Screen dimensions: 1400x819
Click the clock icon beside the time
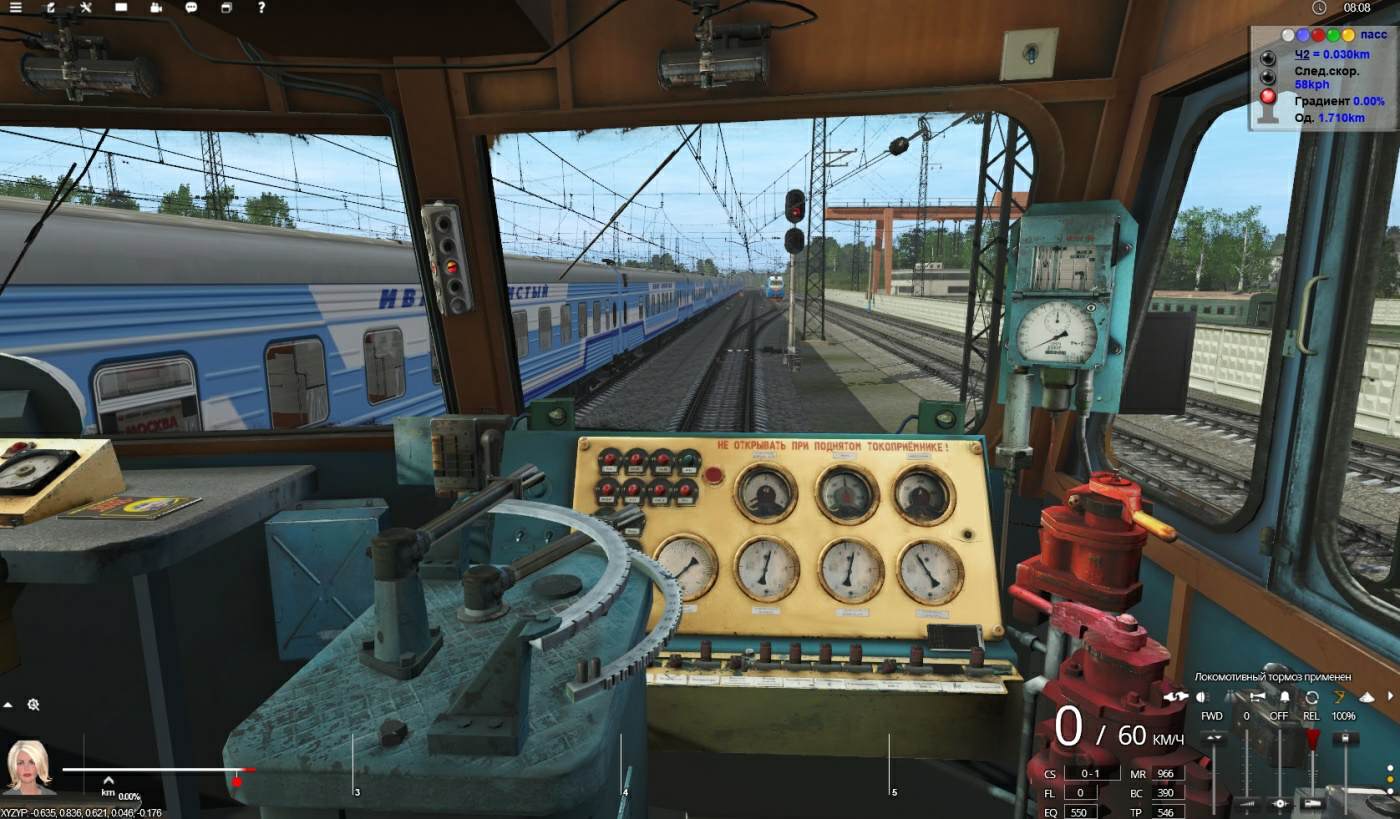1319,8
